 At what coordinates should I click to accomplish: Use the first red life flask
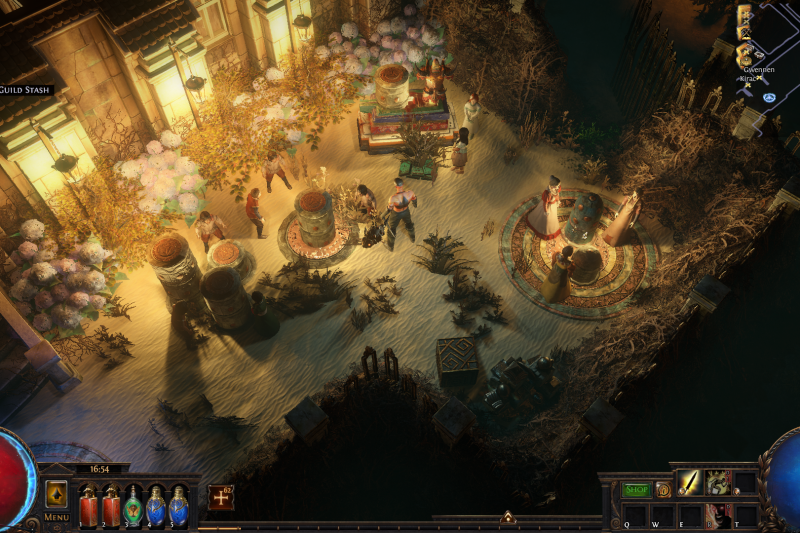click(88, 505)
